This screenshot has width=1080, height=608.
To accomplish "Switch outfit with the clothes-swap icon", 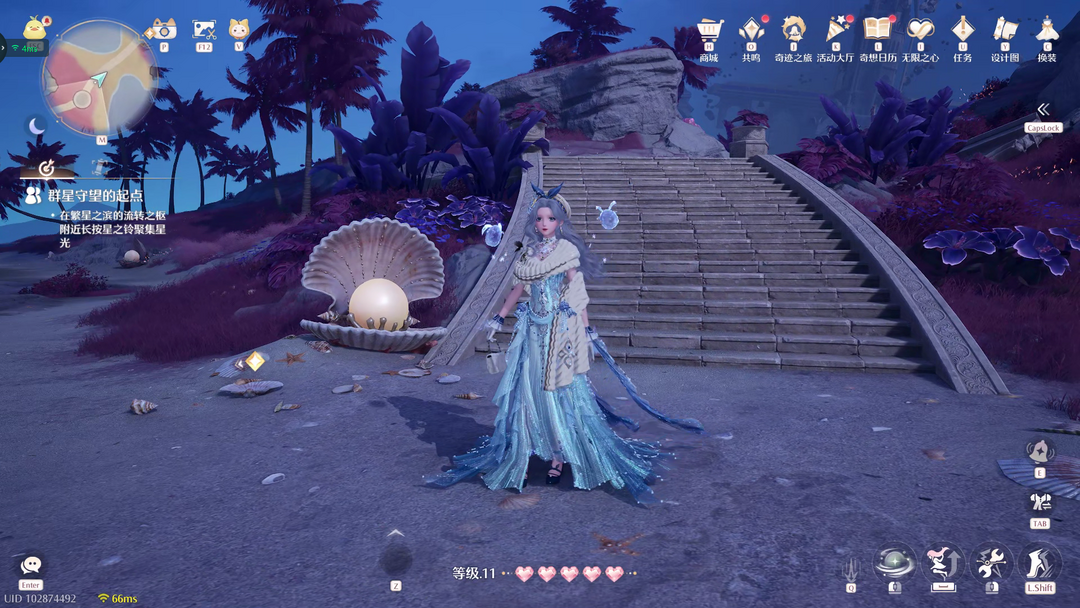I will 1040,502.
